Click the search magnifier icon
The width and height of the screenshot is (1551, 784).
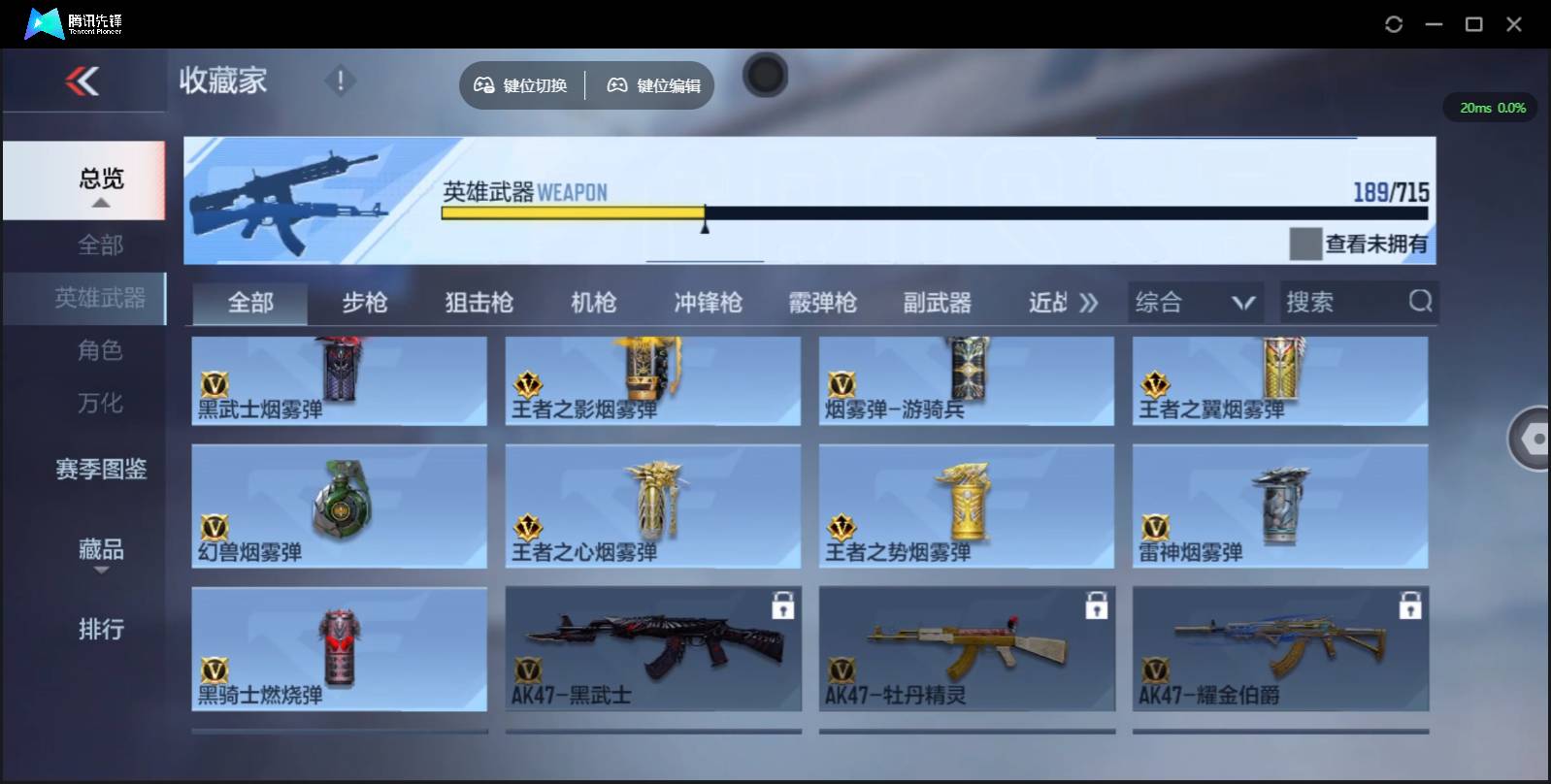tap(1420, 302)
